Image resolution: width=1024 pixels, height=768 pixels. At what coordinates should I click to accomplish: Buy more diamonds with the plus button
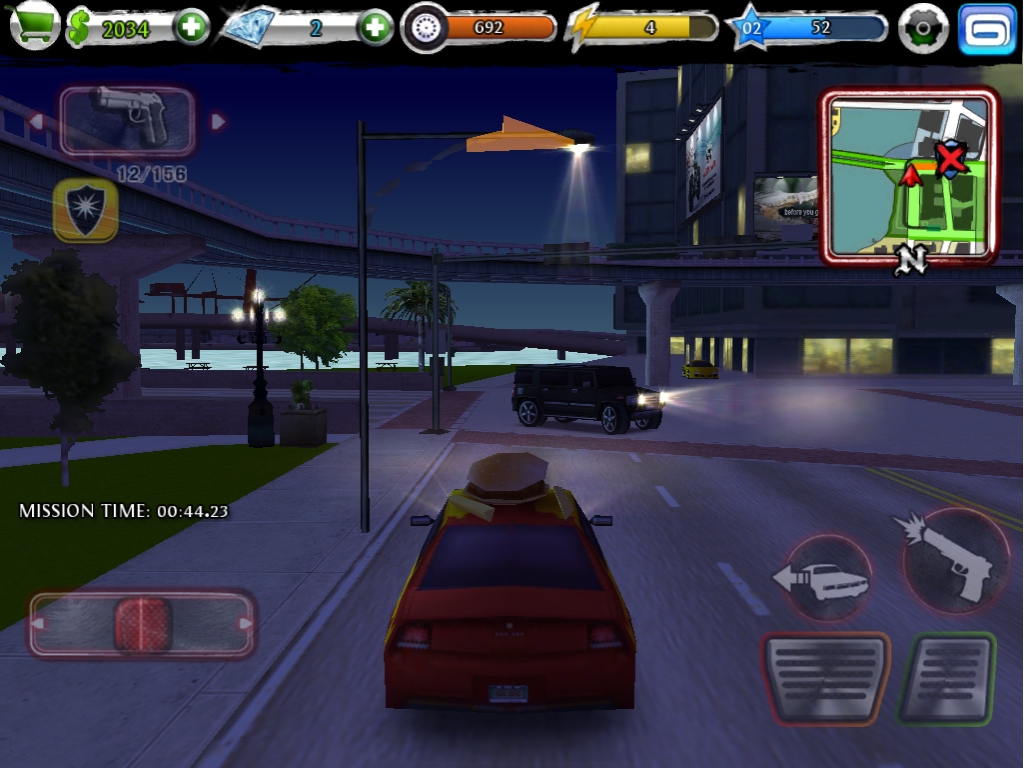(x=375, y=28)
